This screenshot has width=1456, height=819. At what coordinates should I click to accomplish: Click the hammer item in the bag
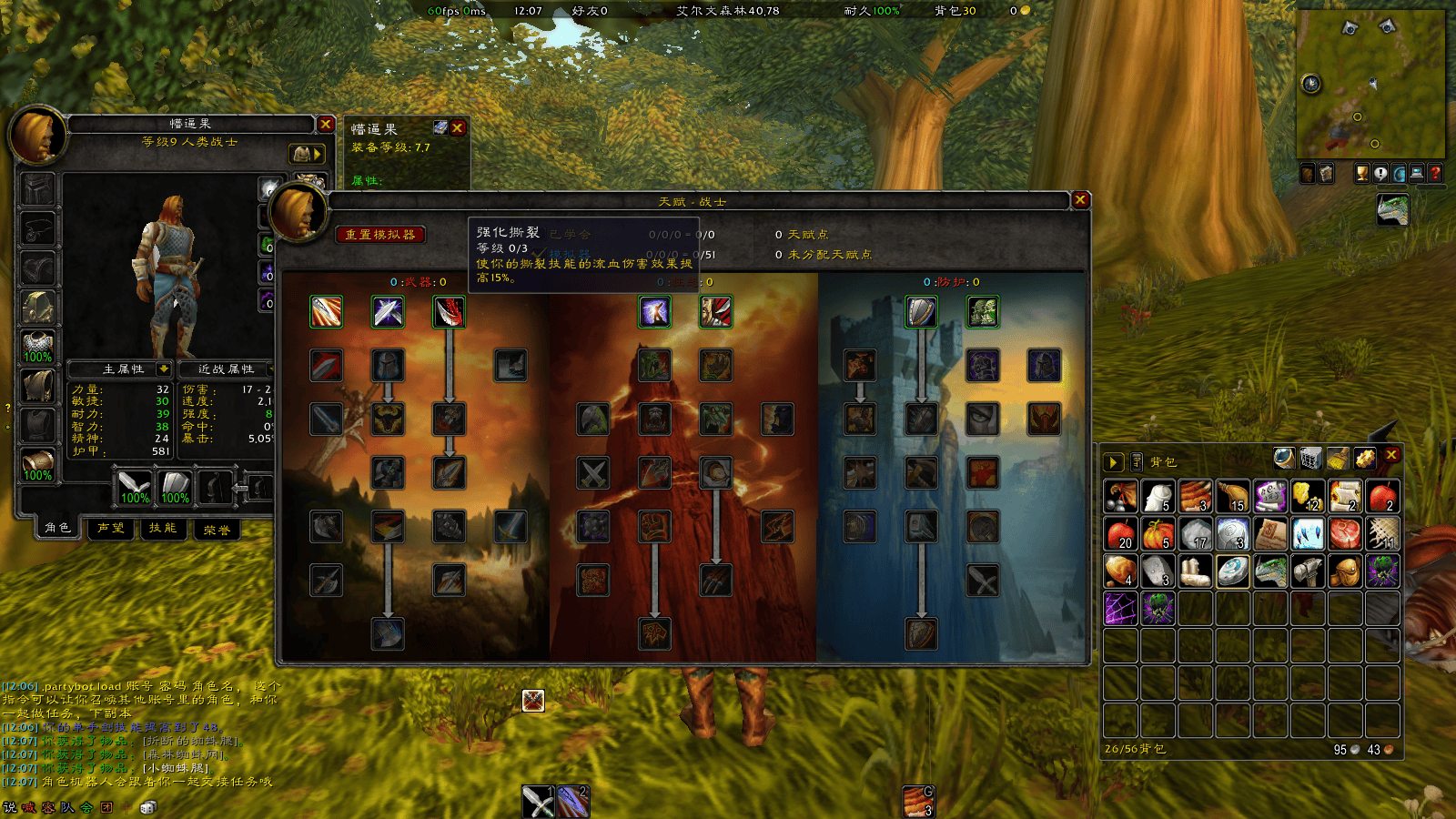[1308, 571]
